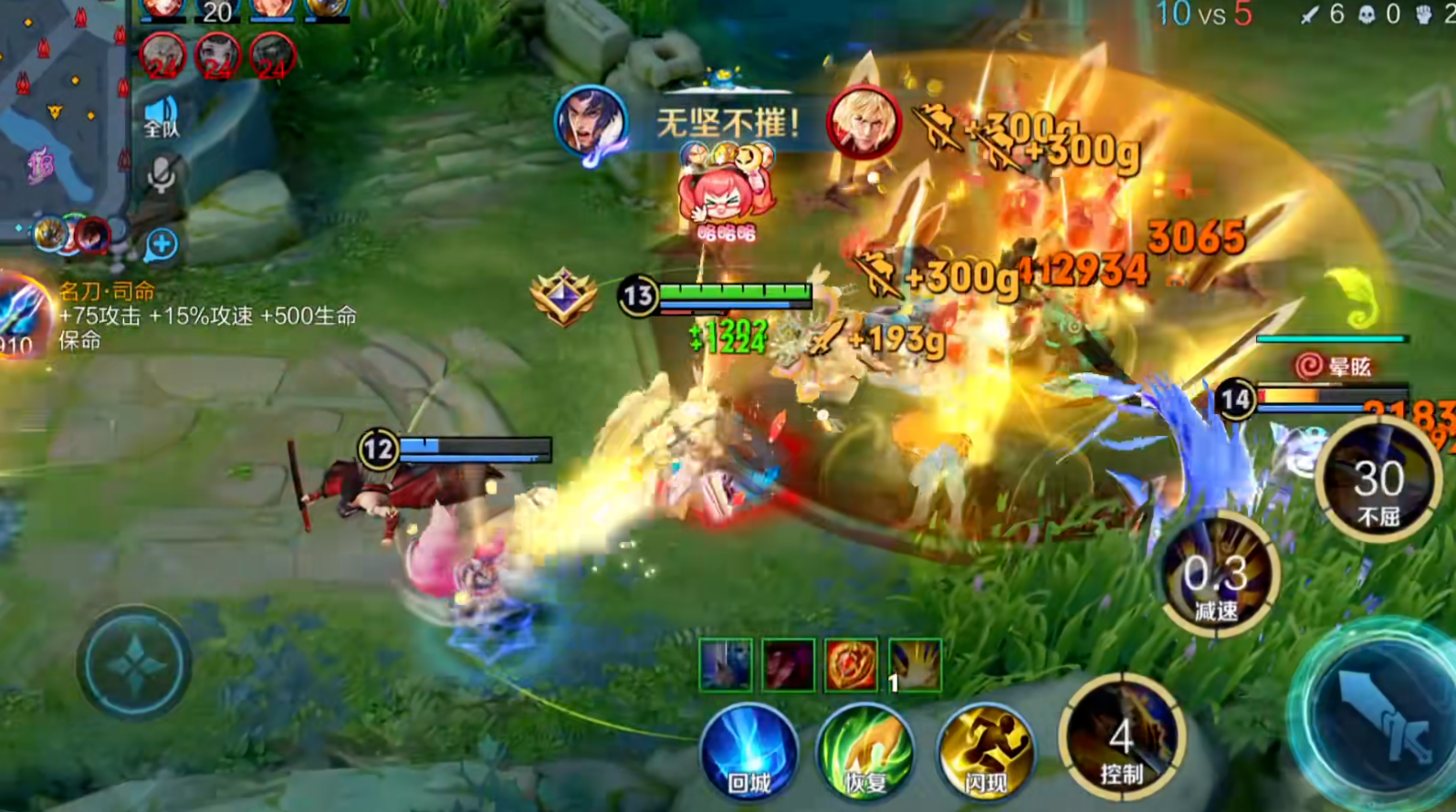Select the golden claw equipment slot
The width and height of the screenshot is (1456, 812).
(915, 663)
